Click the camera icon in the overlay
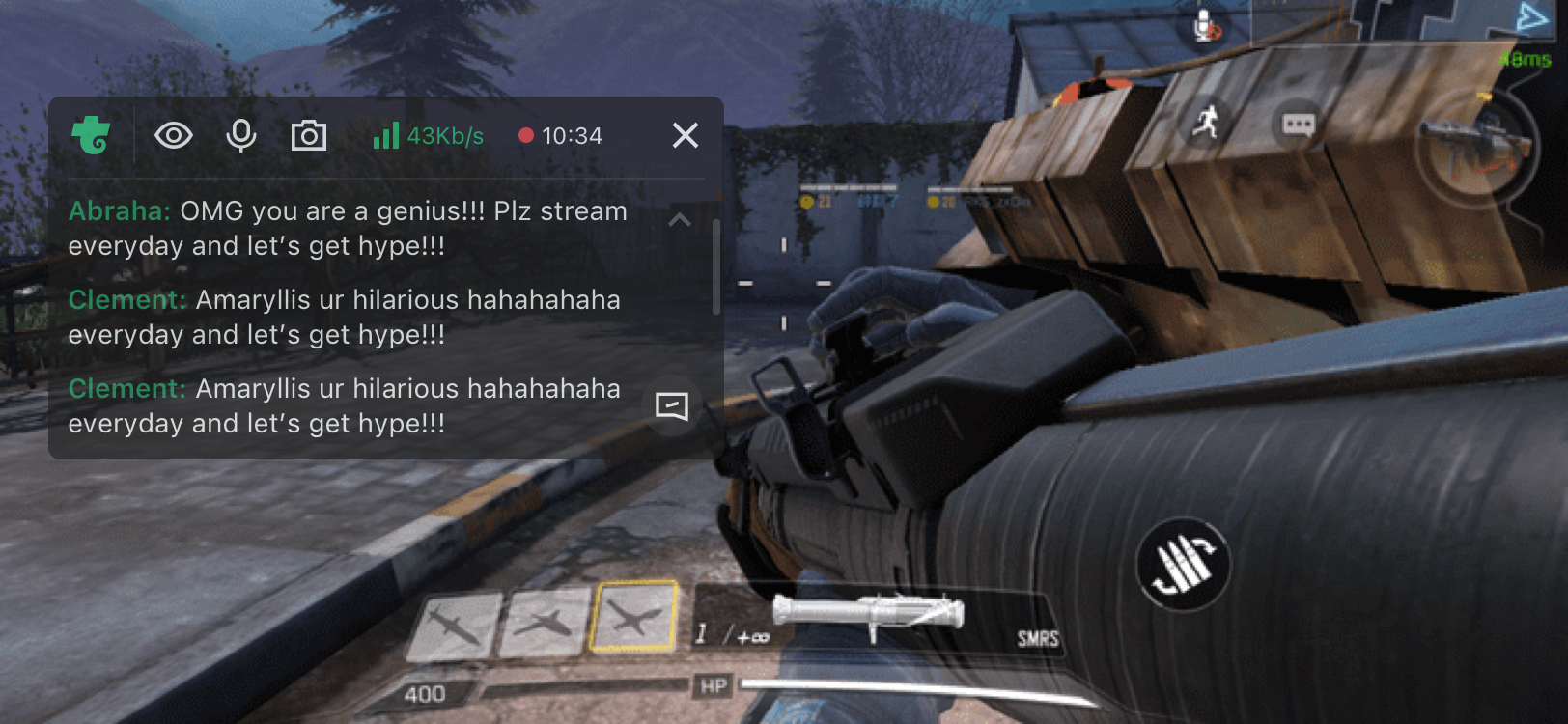Viewport: 1568px width, 724px height. point(309,136)
